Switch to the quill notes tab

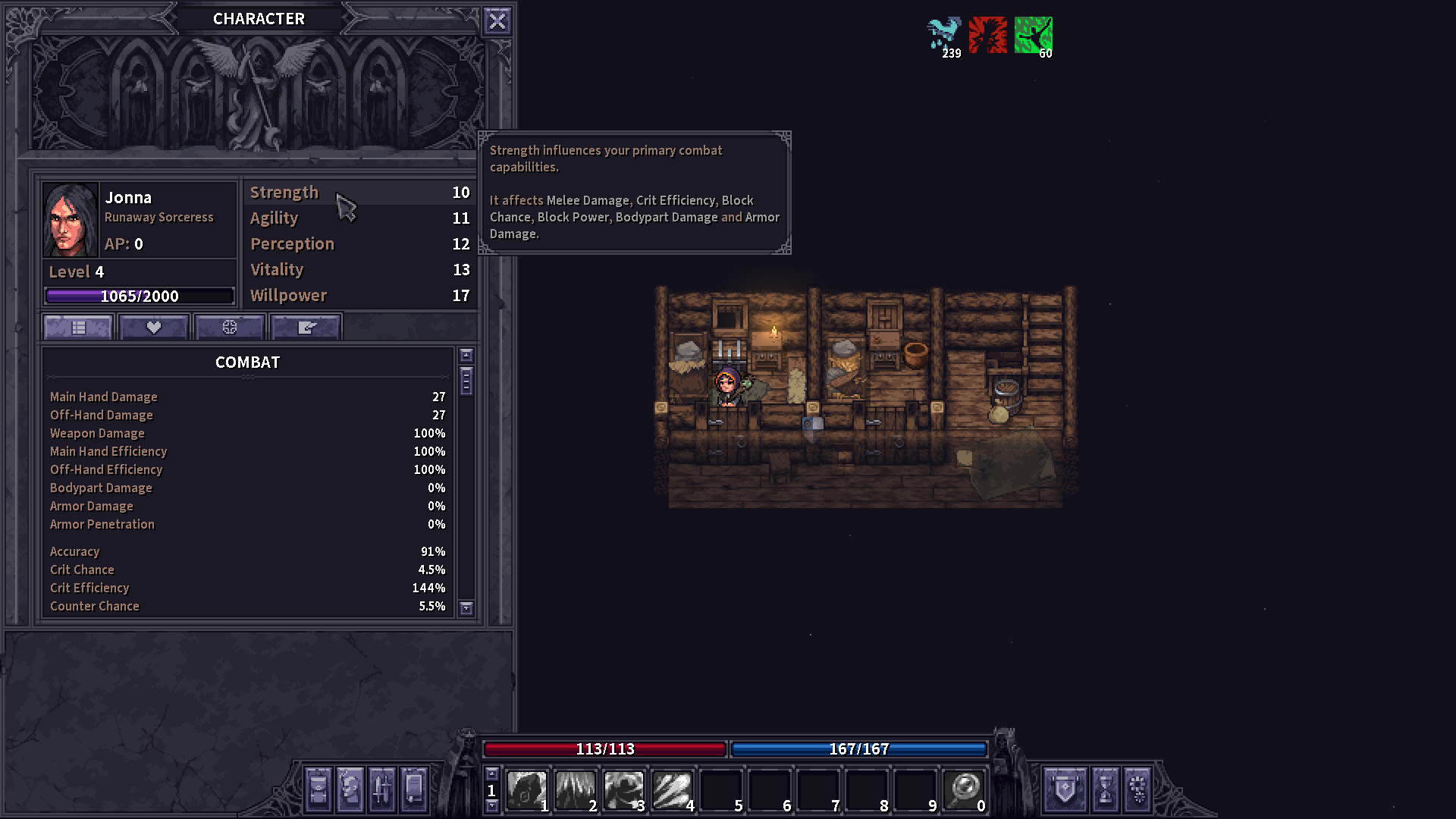click(306, 328)
